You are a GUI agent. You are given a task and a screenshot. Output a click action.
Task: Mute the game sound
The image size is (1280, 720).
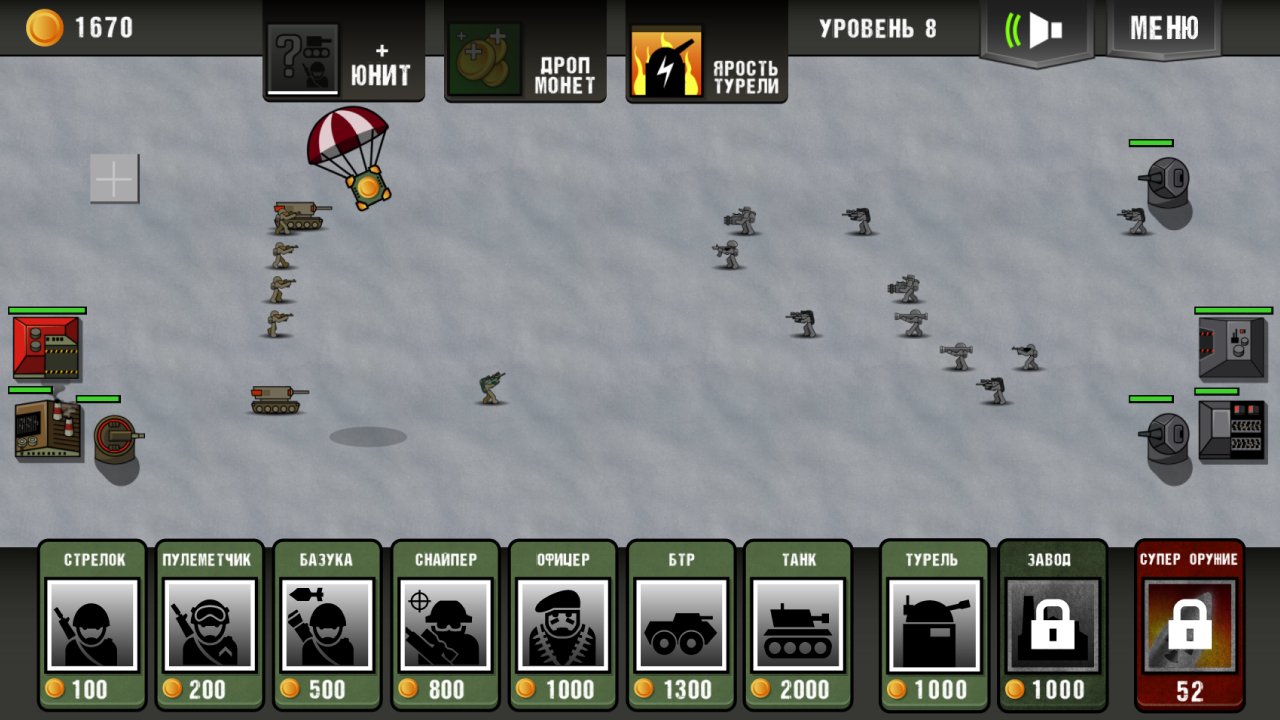[1037, 30]
